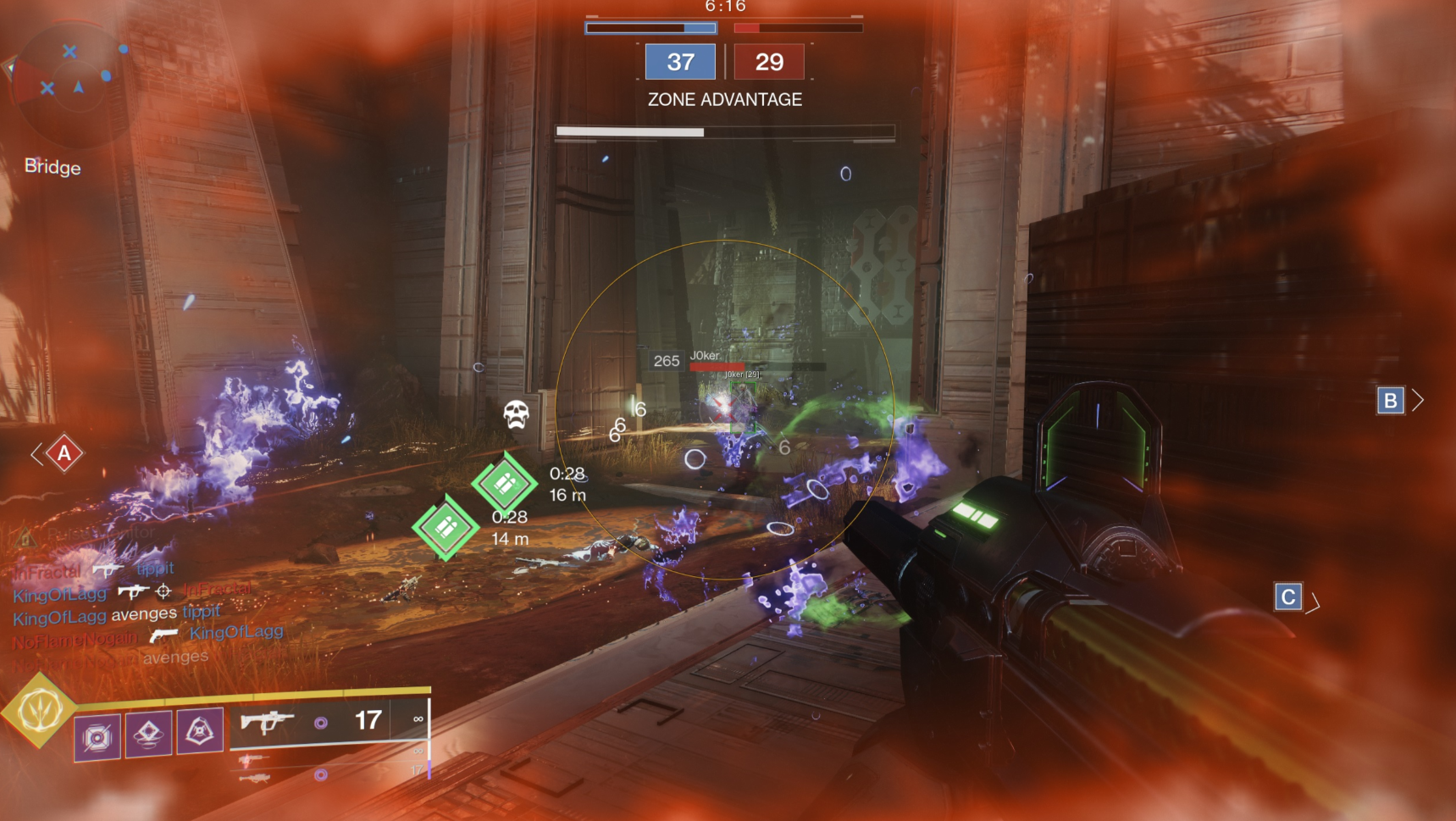Select the equipped submachine gun weapon slot

click(x=267, y=722)
